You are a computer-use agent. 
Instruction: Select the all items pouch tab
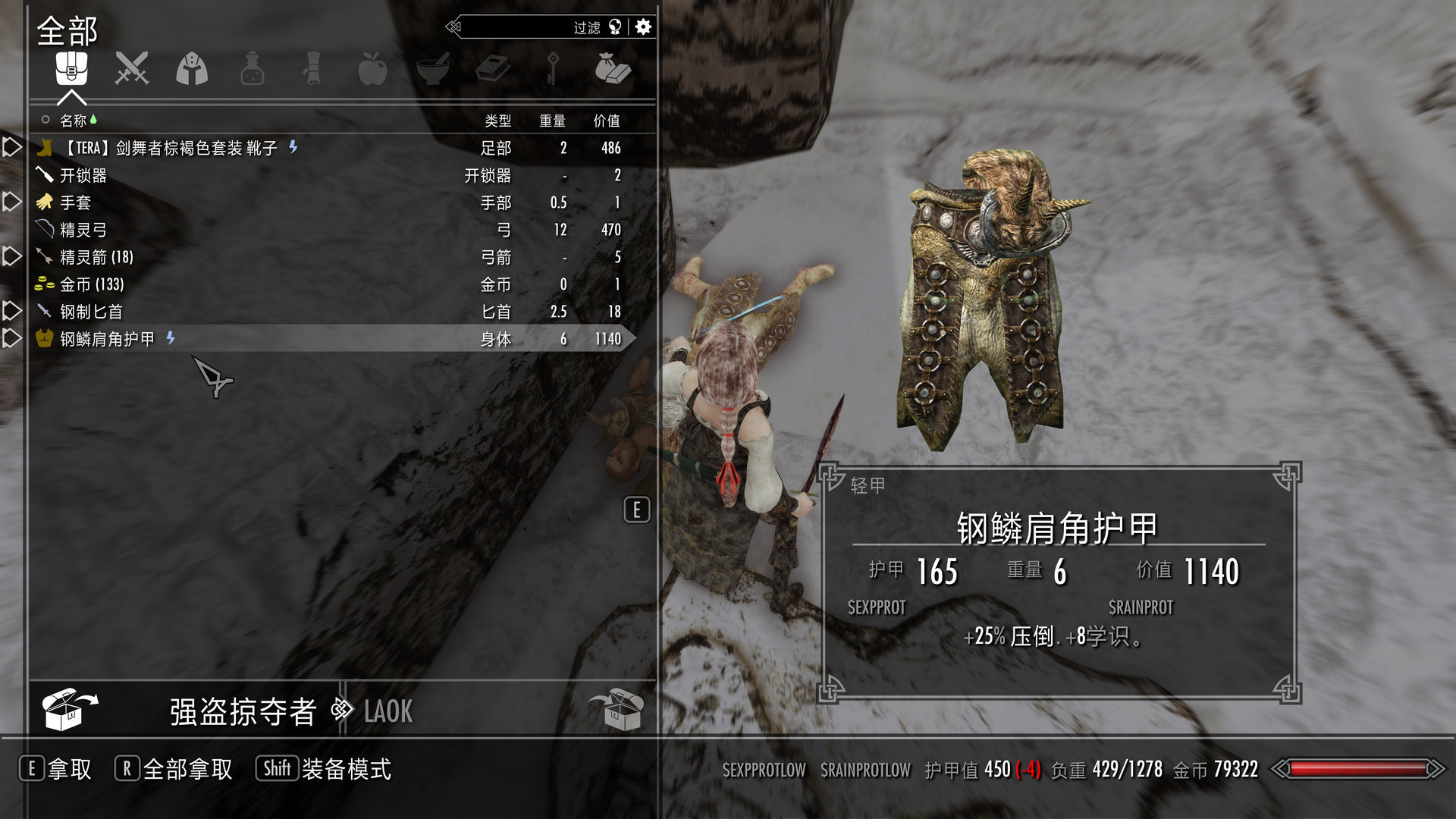pos(71,69)
